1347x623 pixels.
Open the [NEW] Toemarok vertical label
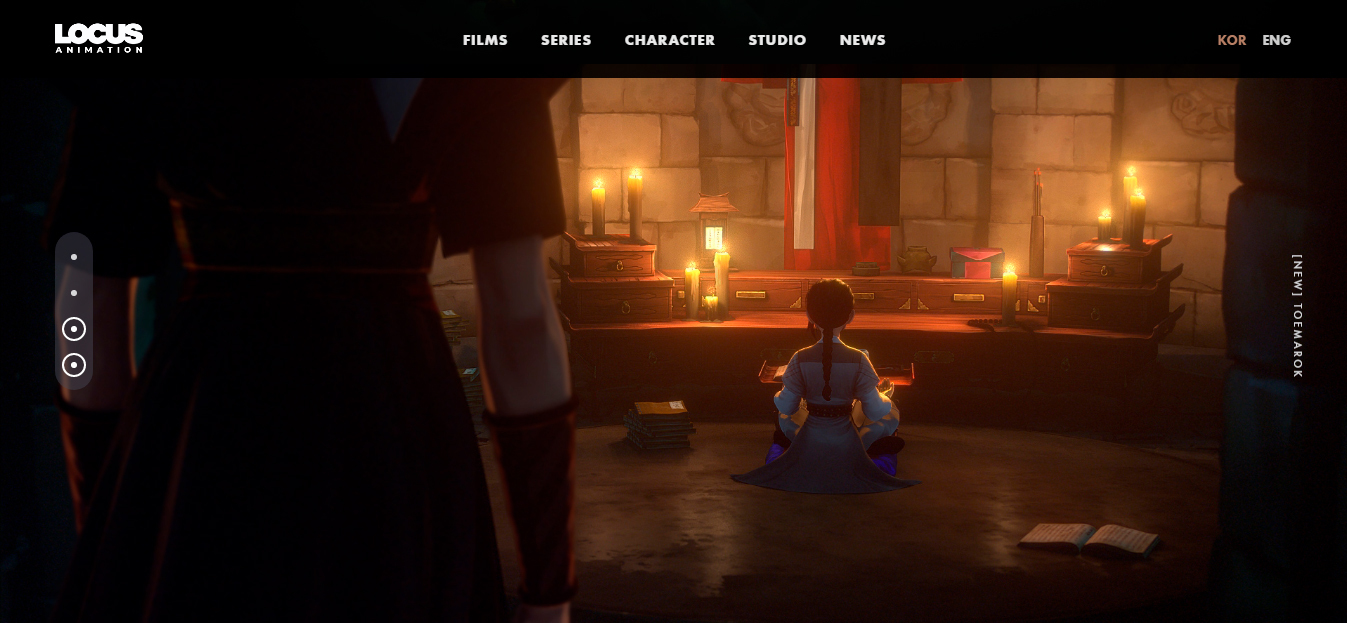point(1297,315)
